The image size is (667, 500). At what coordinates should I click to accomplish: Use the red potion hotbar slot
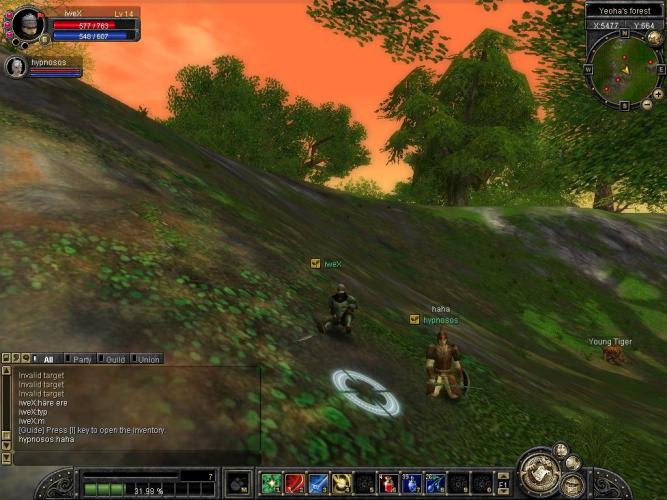pos(388,483)
